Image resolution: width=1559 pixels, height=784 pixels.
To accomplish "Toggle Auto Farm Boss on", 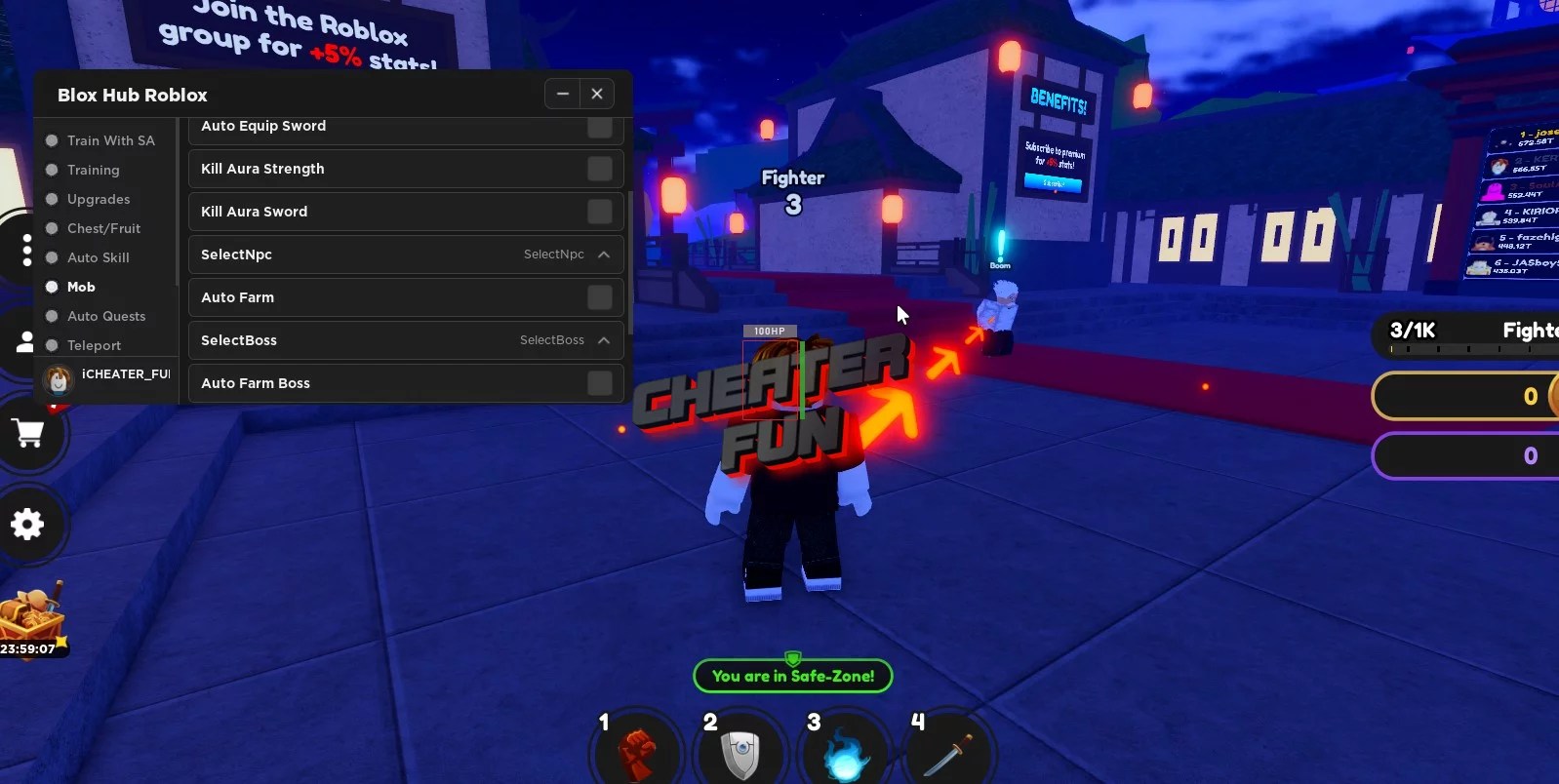I will [x=598, y=382].
